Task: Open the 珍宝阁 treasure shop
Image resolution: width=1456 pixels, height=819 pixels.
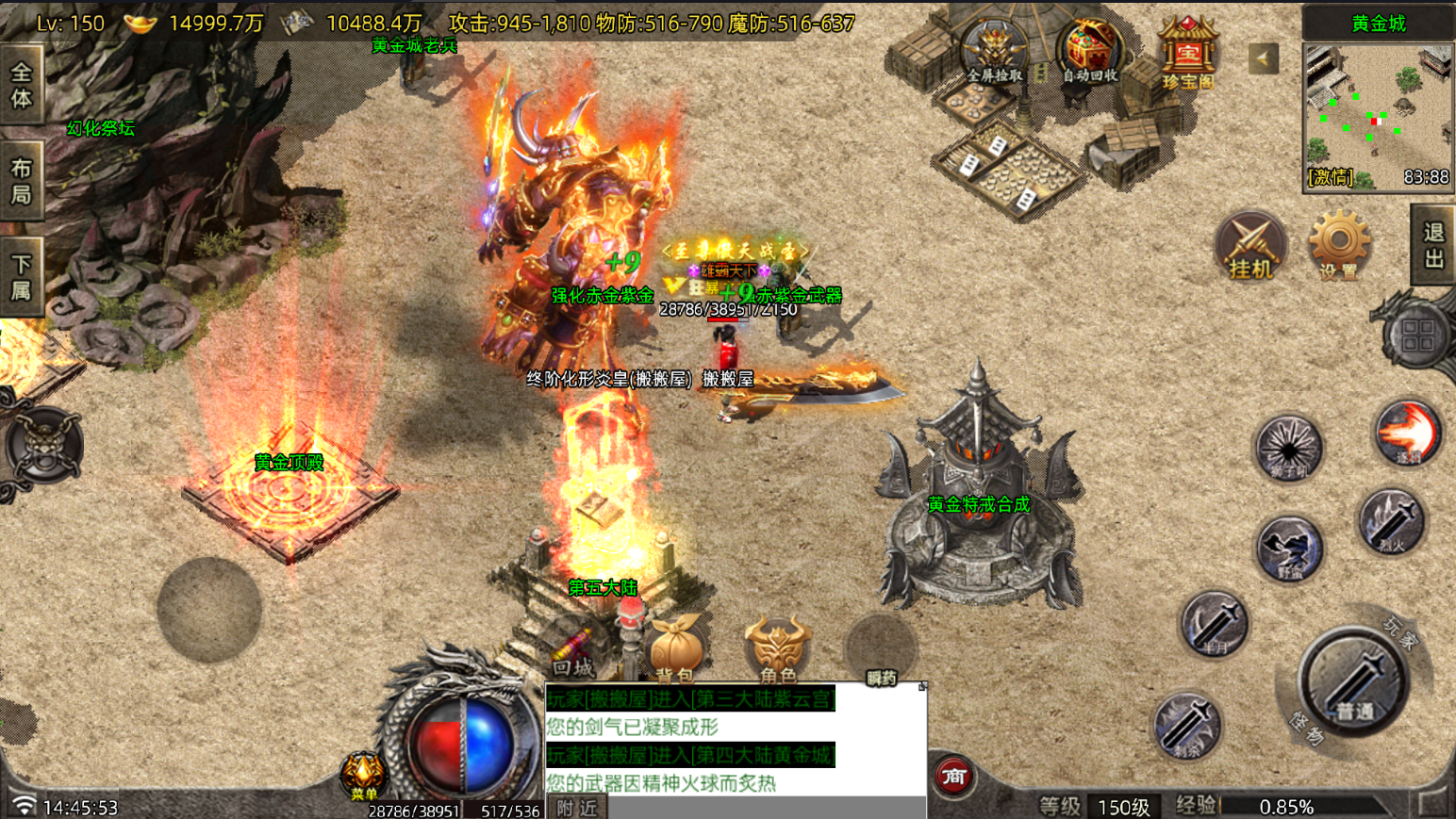Action: point(1187,55)
